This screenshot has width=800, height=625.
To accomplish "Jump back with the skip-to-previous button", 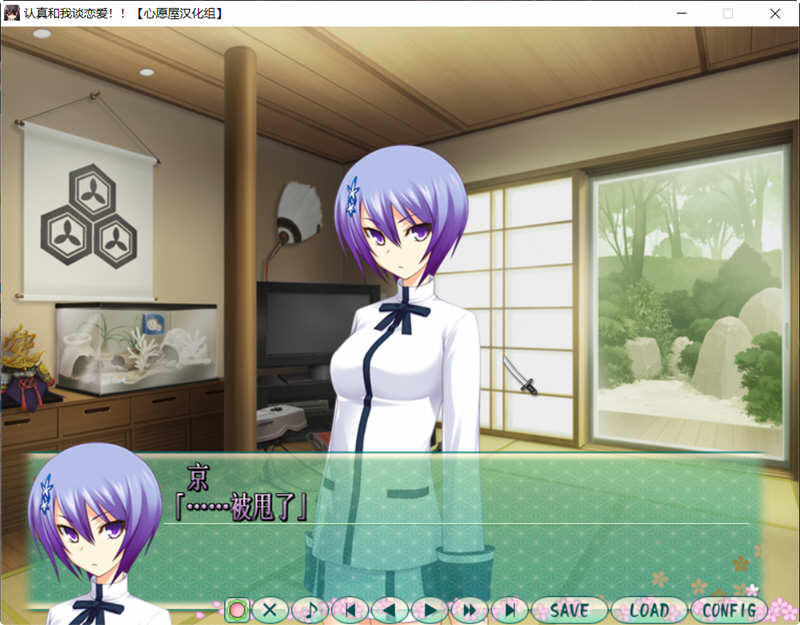I will pos(350,609).
